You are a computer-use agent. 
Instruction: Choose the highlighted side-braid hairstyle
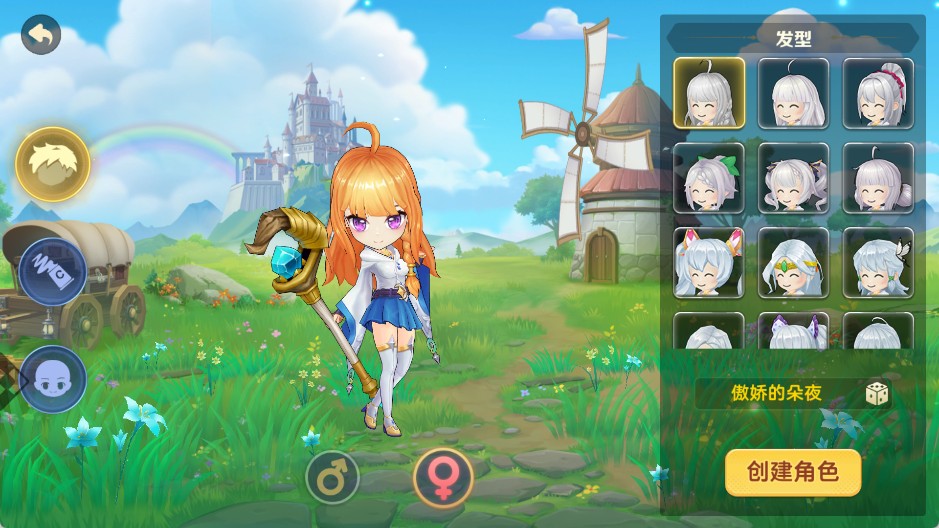point(709,93)
